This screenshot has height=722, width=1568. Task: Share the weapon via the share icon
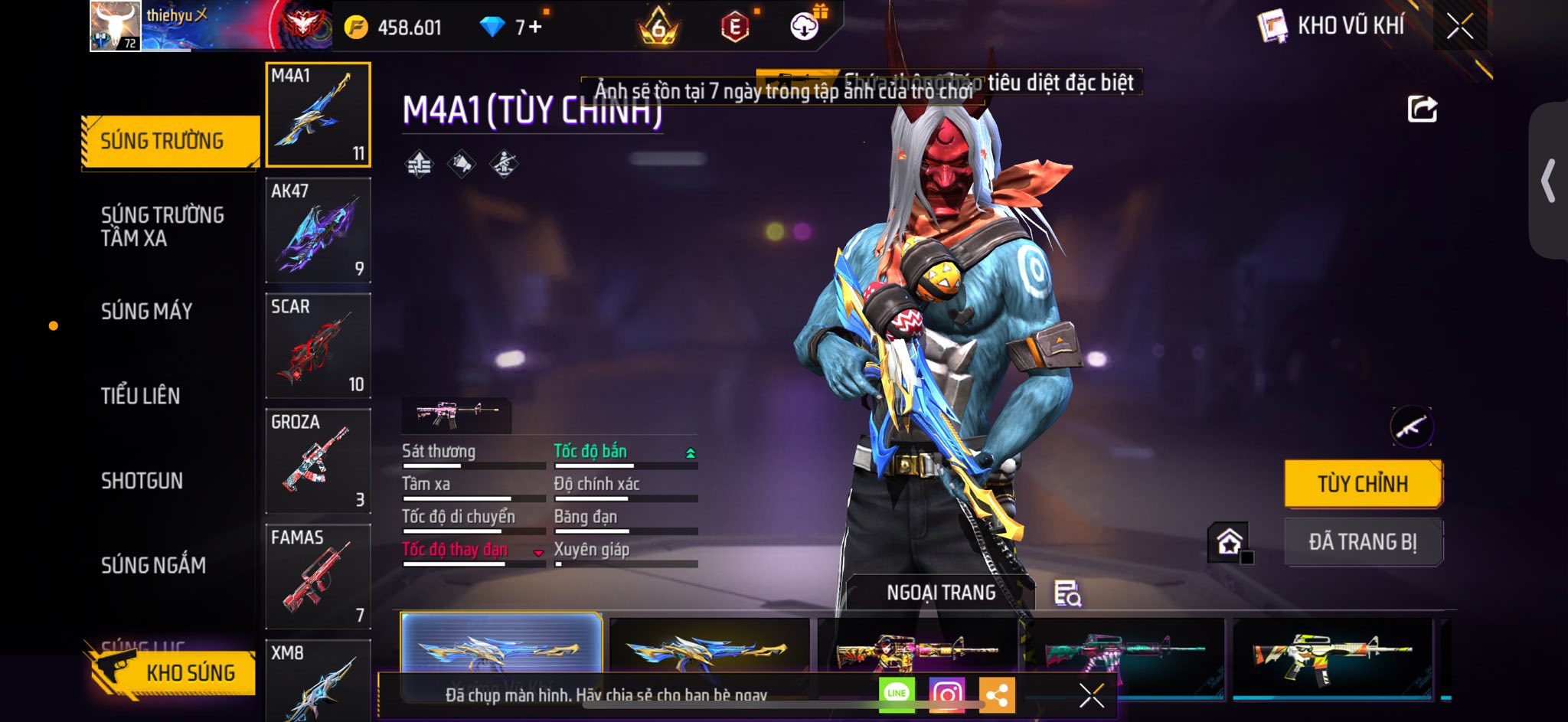[x=1422, y=109]
